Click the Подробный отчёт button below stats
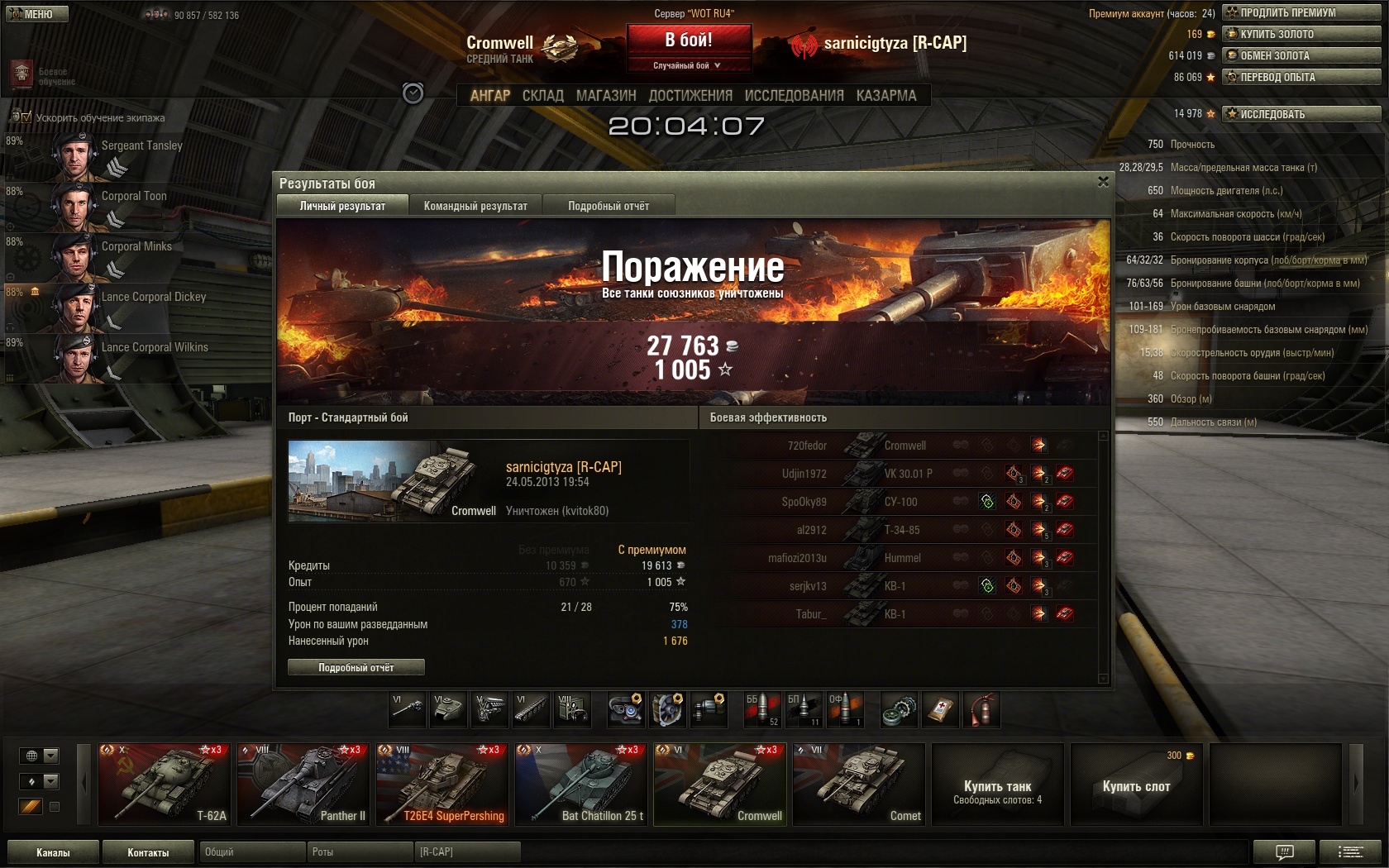This screenshot has height=868, width=1389. click(x=356, y=667)
